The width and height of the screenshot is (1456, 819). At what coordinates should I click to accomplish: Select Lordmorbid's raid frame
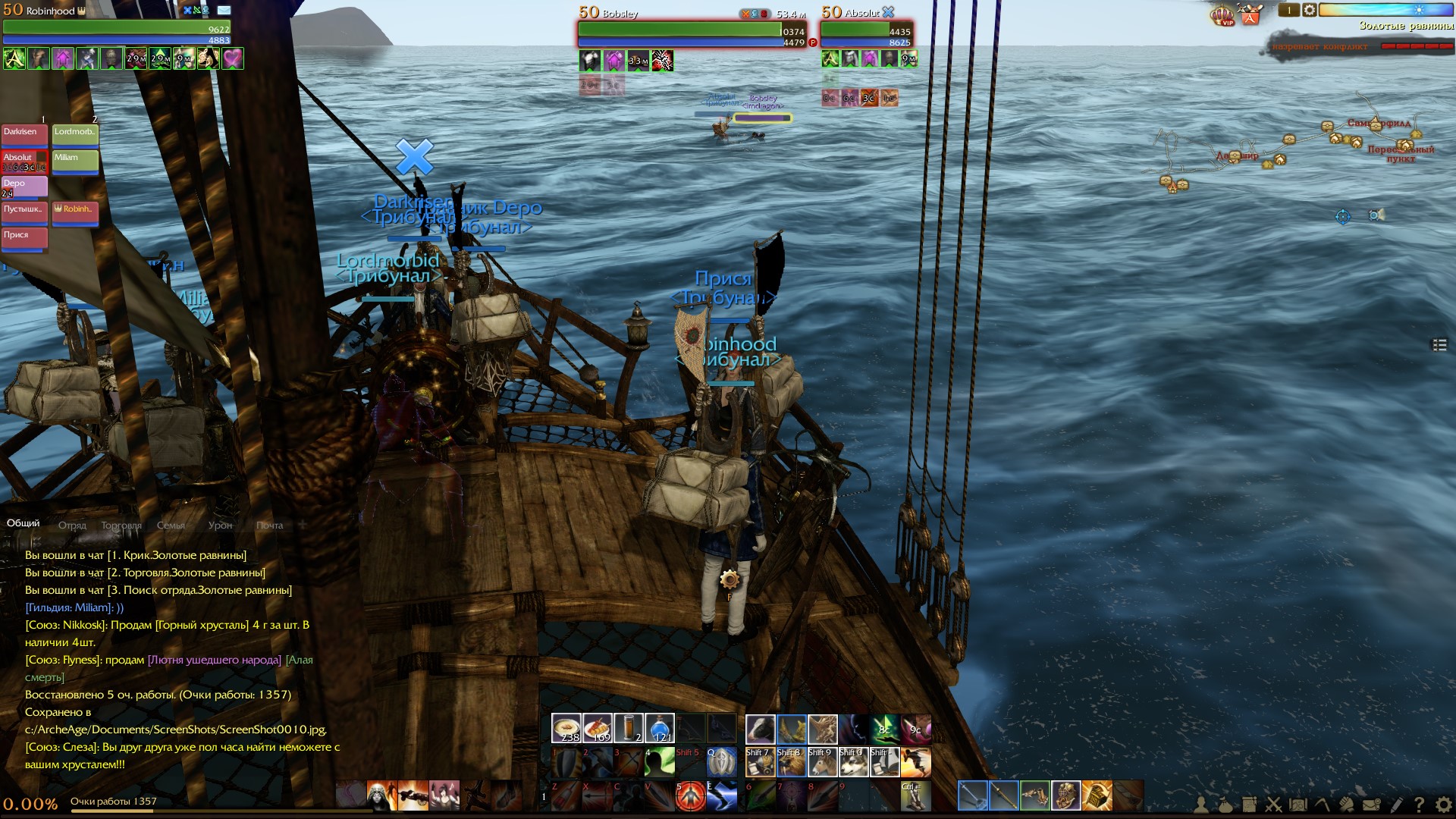click(x=75, y=134)
